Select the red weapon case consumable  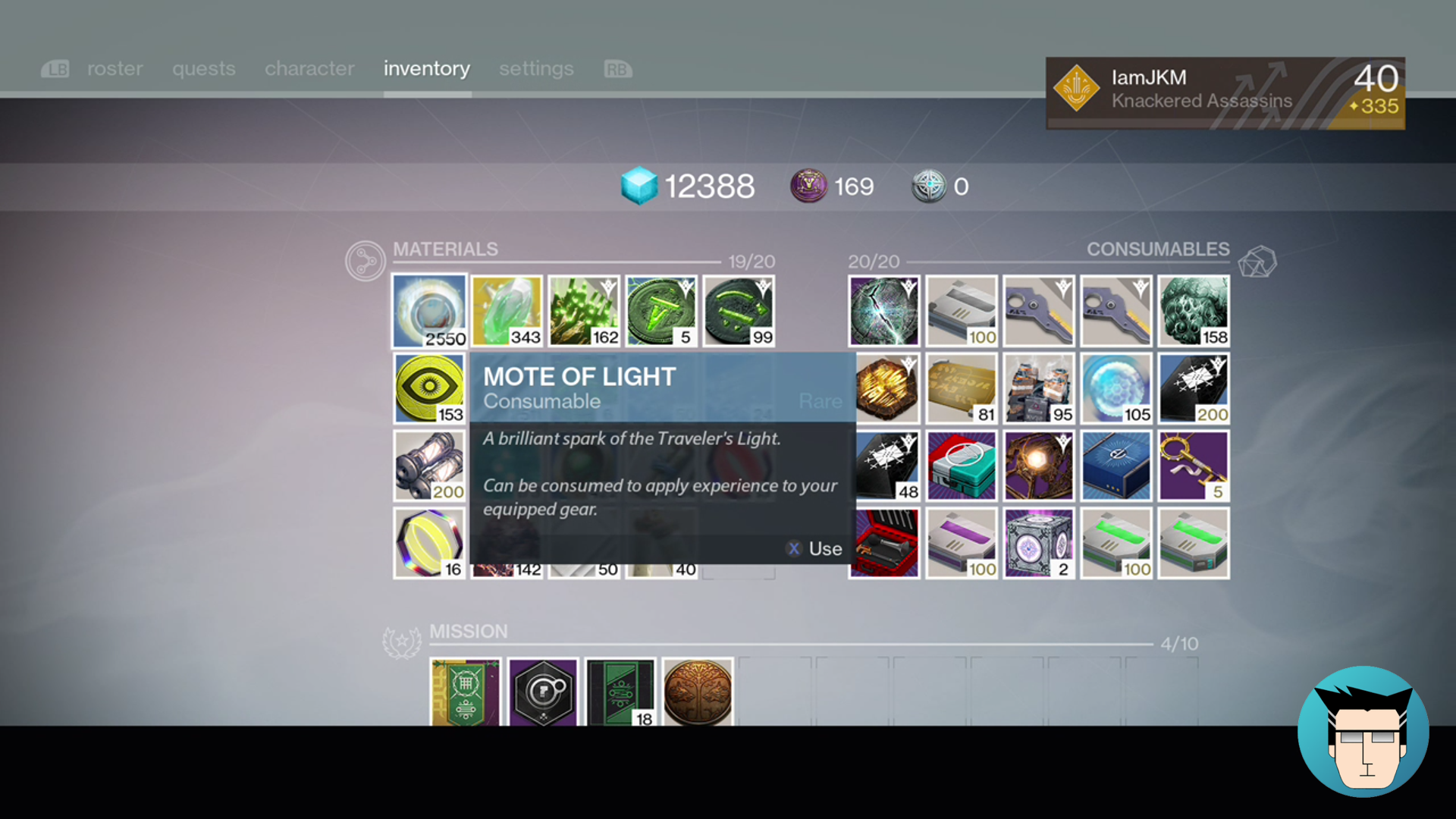[x=884, y=543]
